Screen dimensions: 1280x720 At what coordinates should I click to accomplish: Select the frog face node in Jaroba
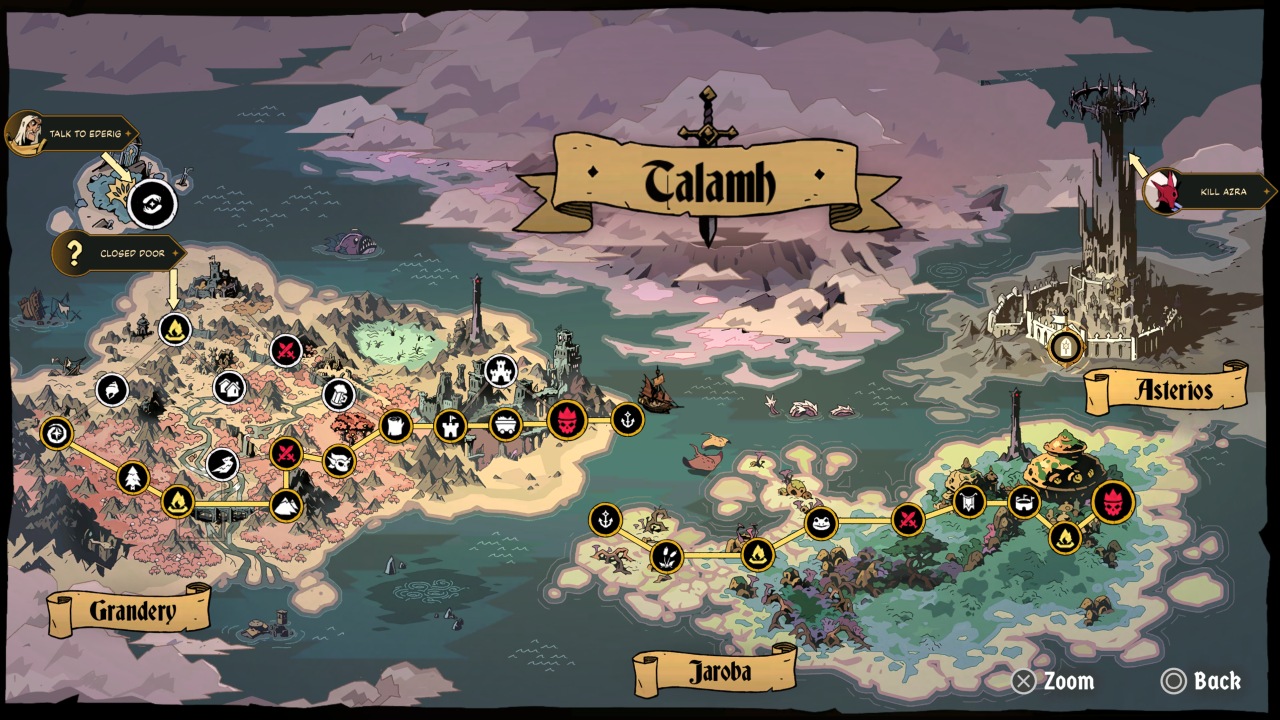821,522
